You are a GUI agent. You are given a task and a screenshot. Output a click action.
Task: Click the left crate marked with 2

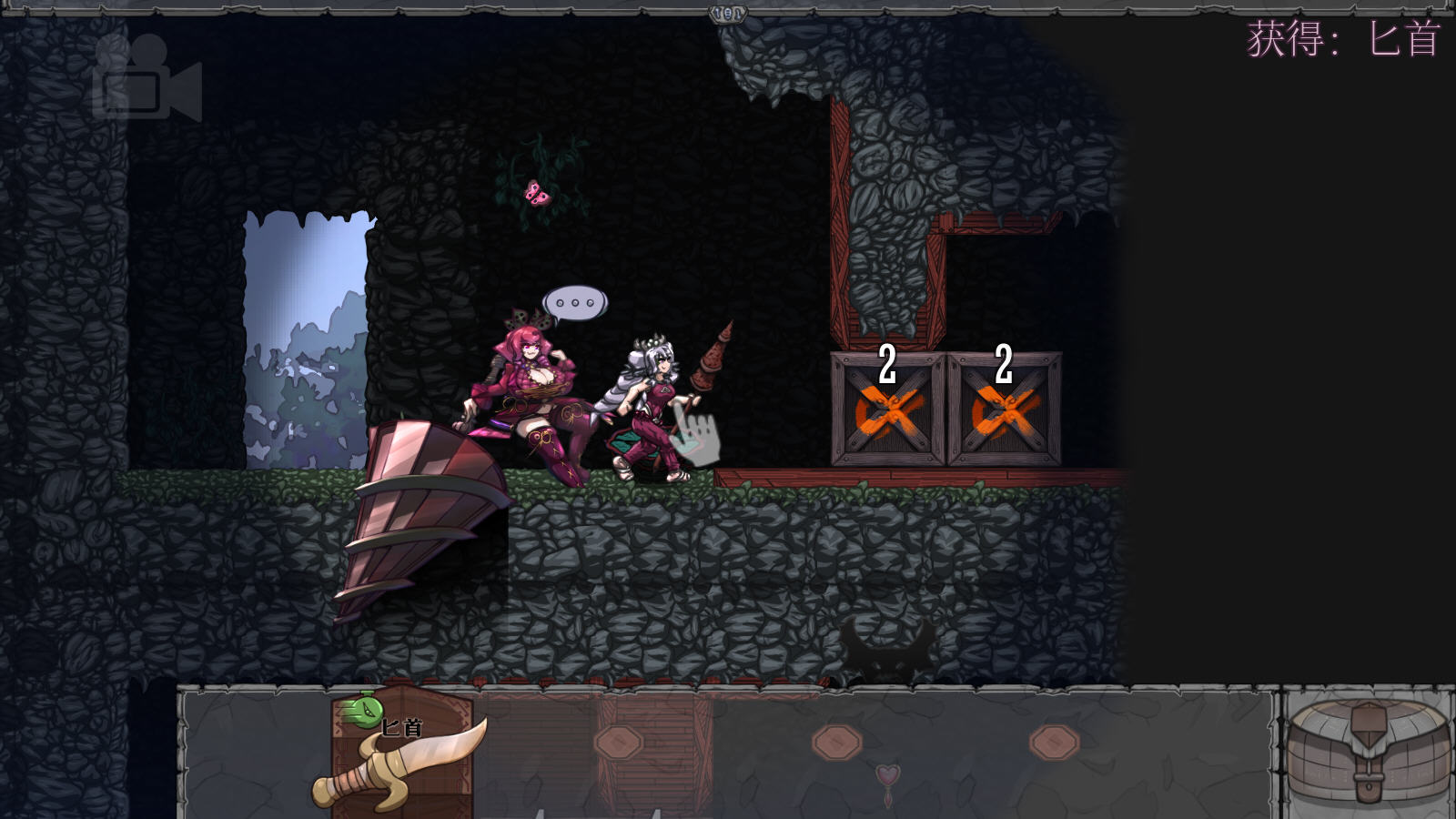[887, 408]
